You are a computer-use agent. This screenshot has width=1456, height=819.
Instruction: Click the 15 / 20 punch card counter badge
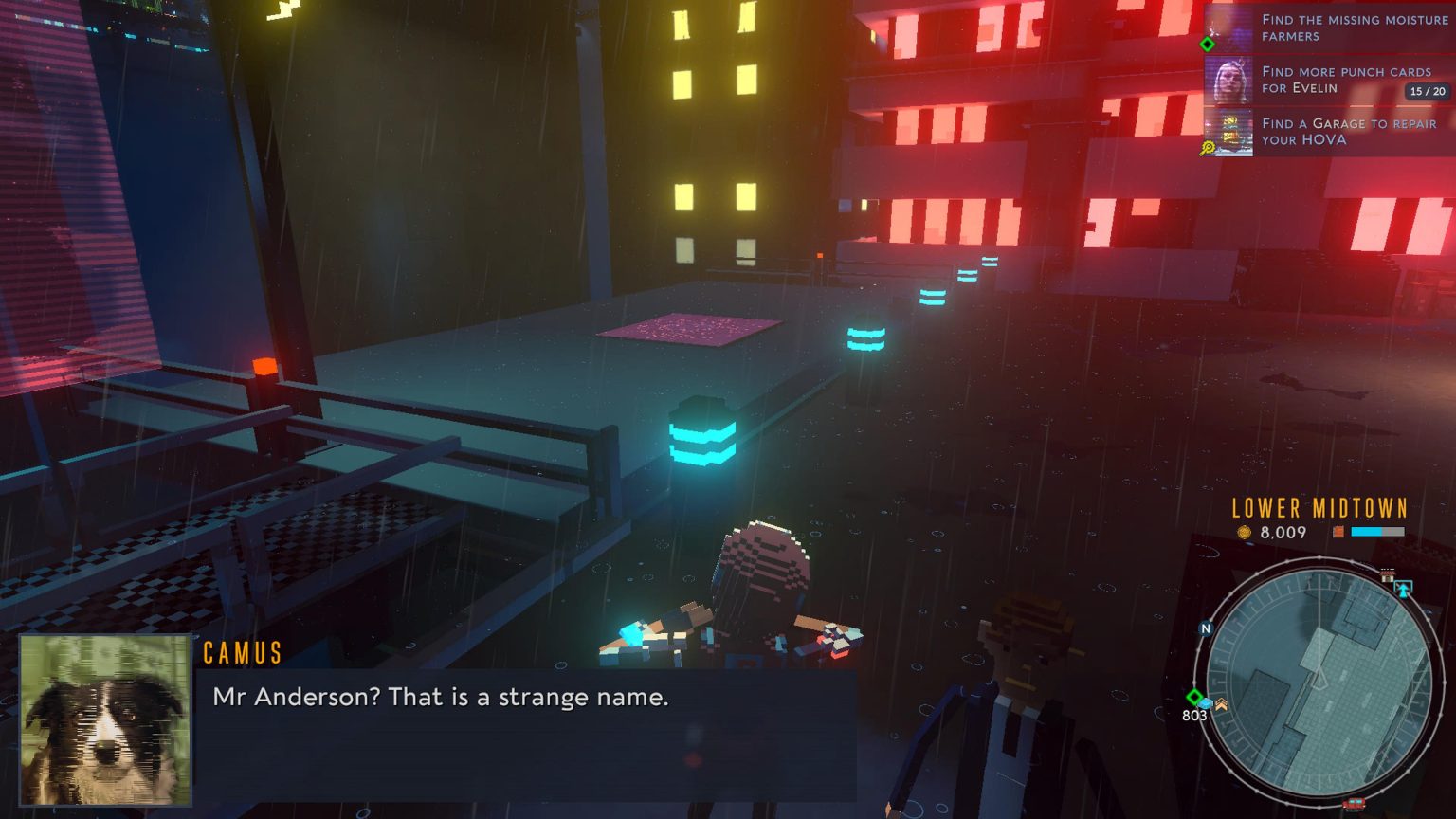pyautogui.click(x=1426, y=91)
